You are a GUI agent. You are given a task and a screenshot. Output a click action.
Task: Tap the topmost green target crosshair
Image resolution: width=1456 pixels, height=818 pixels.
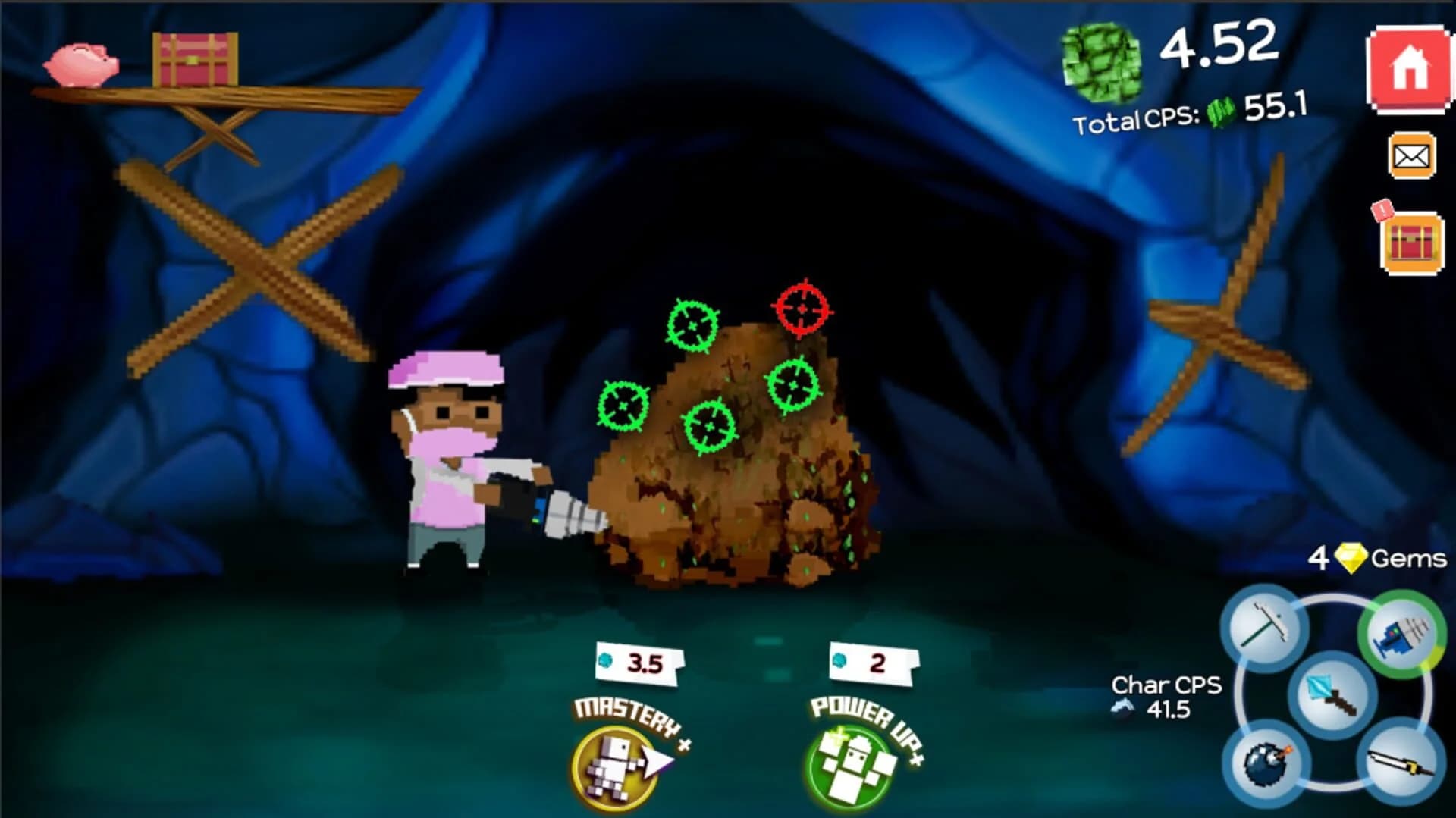(x=692, y=326)
